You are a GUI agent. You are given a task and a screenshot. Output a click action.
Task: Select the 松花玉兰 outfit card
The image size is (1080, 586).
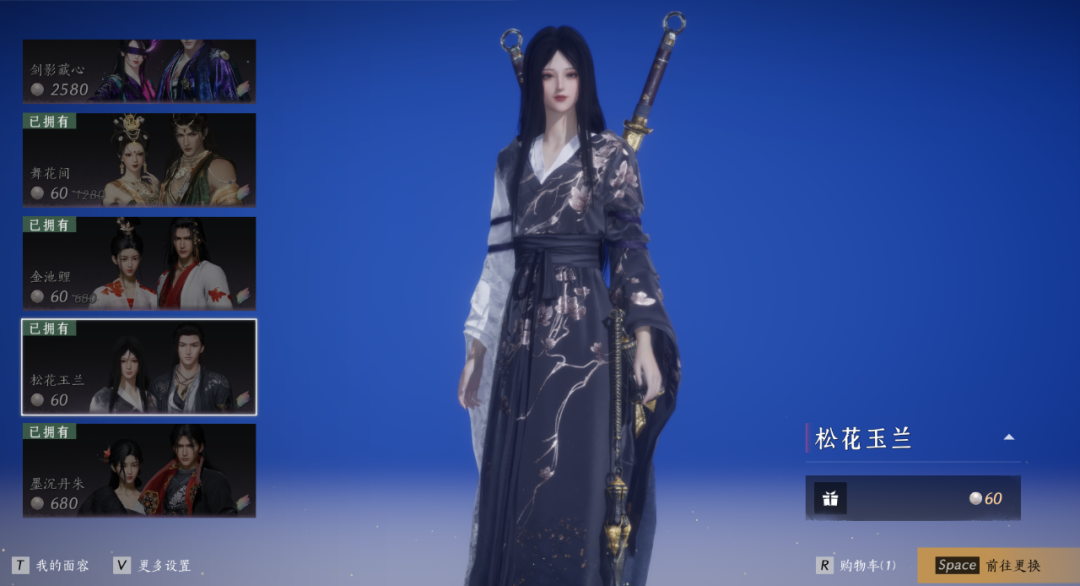pos(139,367)
